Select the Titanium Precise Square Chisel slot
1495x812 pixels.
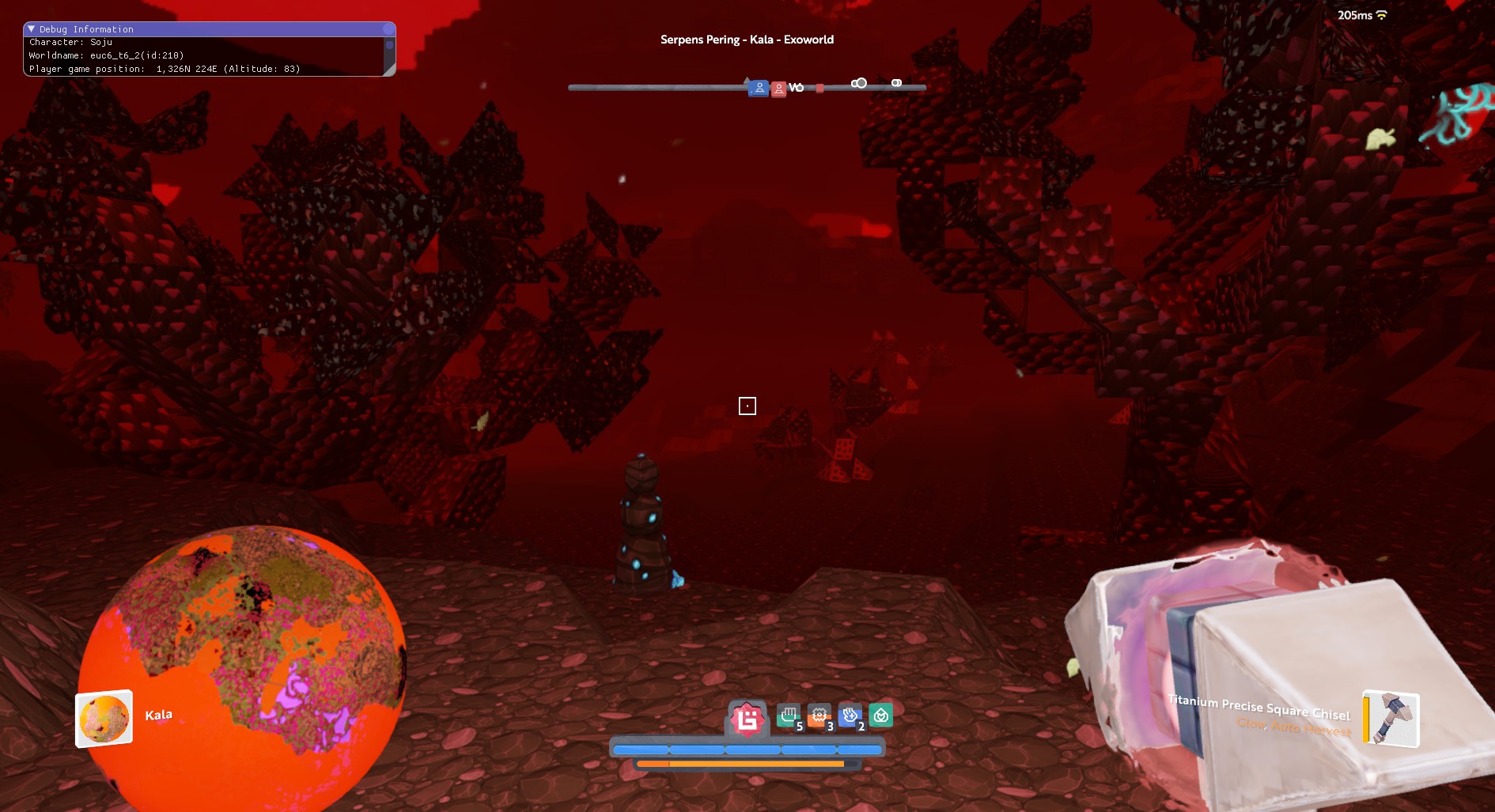tap(1391, 719)
